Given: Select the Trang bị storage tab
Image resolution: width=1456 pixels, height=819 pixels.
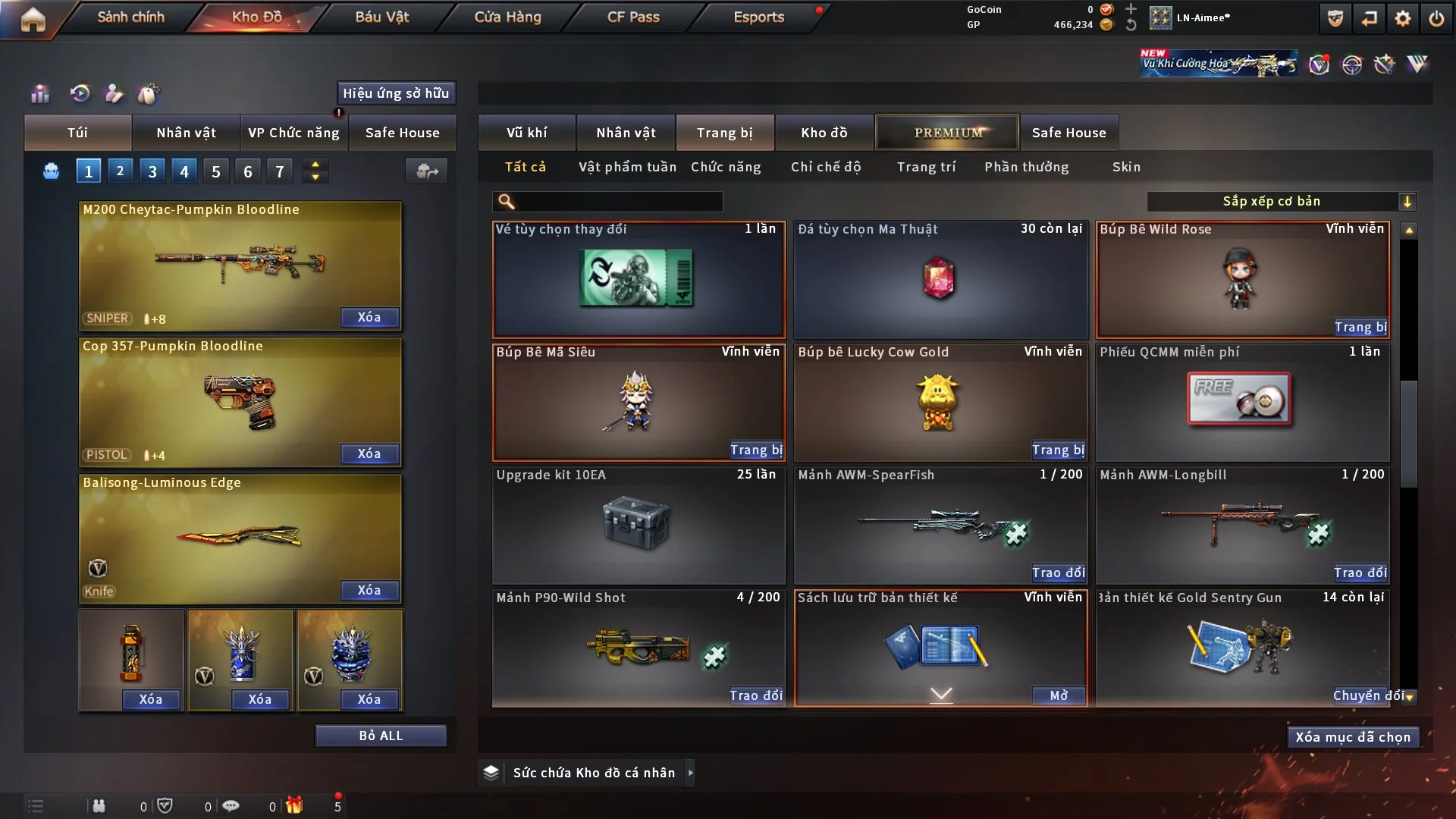Looking at the screenshot, I should [724, 133].
